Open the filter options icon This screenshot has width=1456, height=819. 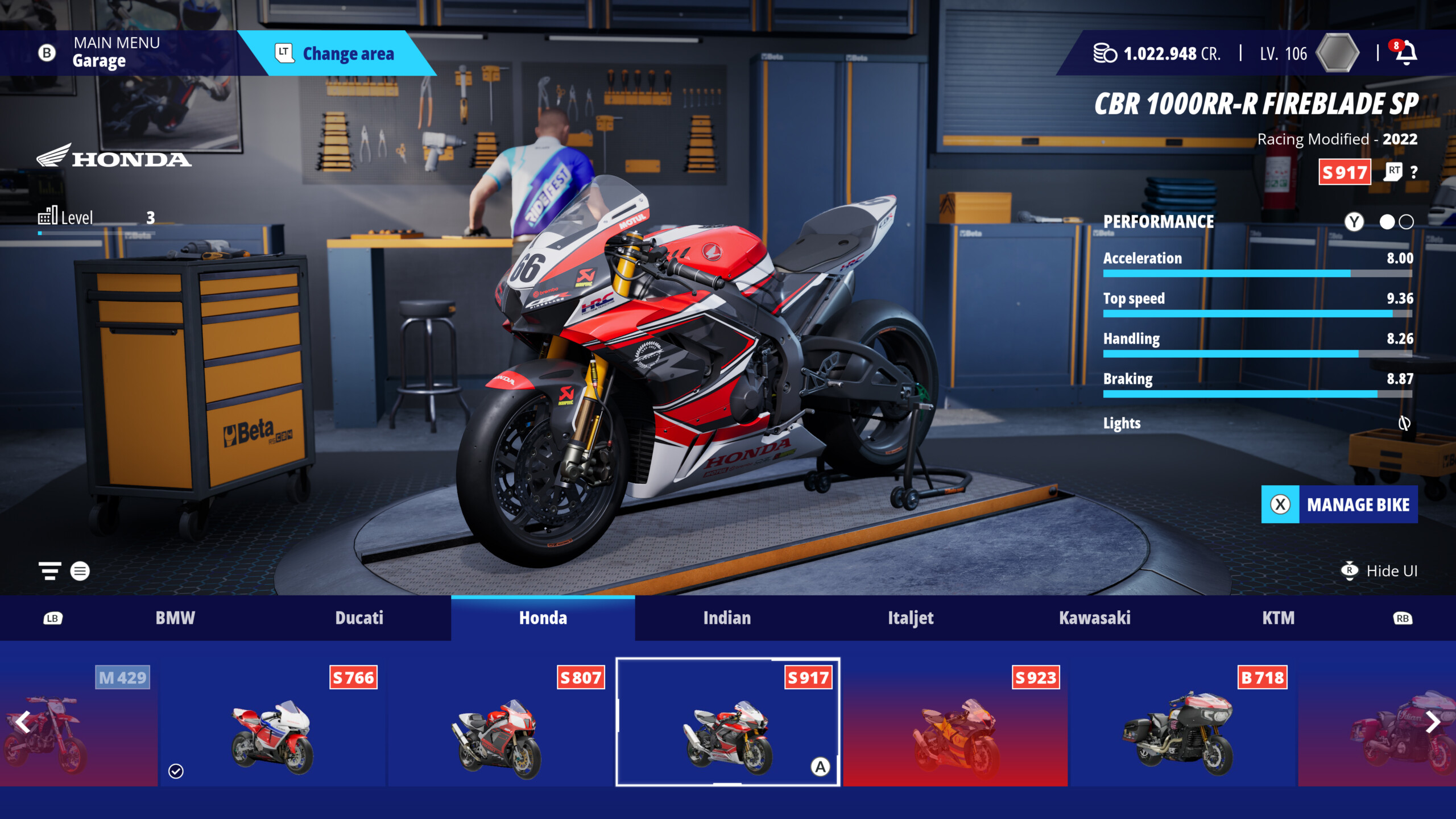coord(50,571)
